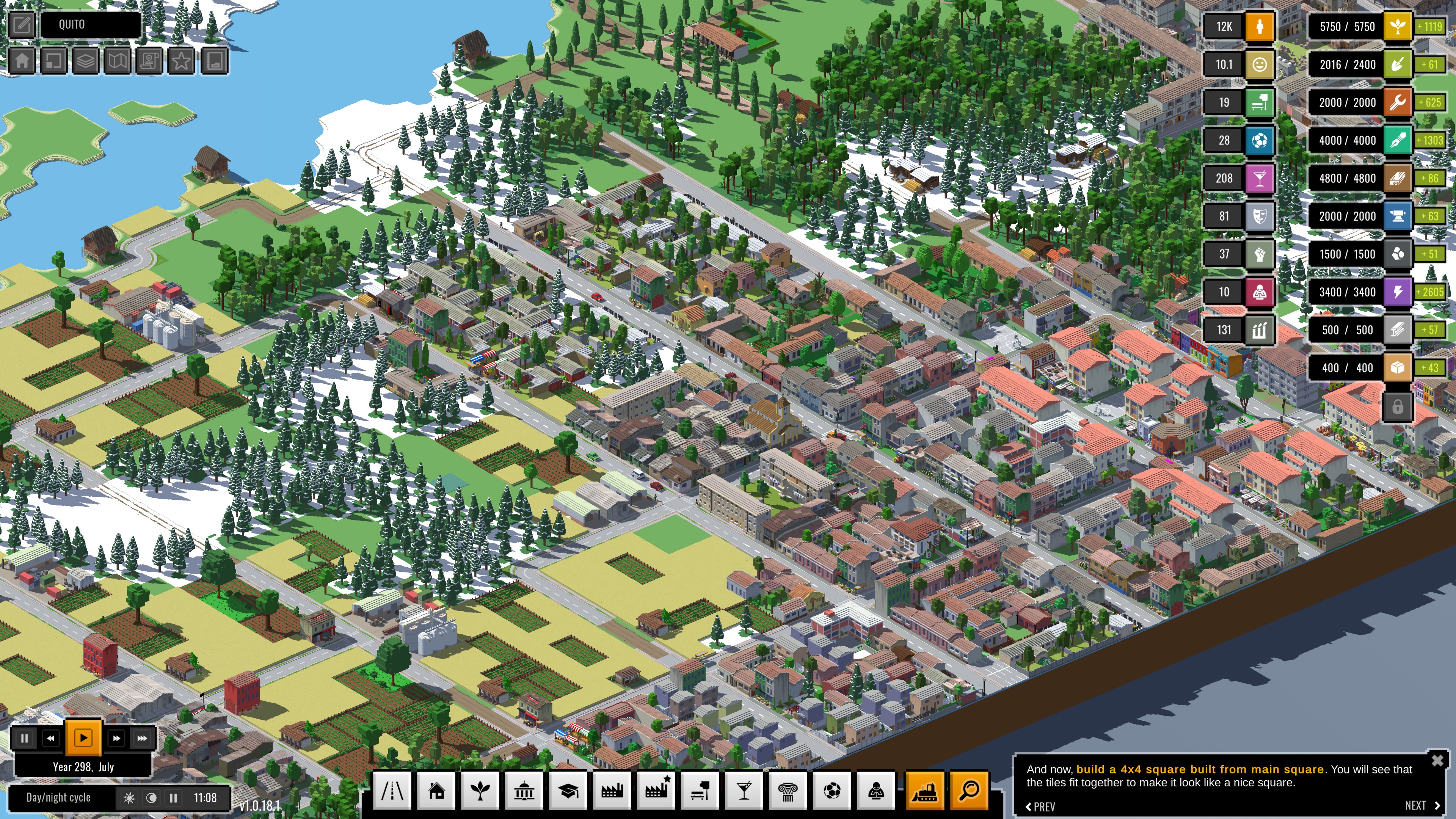Screen dimensions: 1456x819
Task: Set day/night cycle to sun daytime
Action: pyautogui.click(x=129, y=798)
